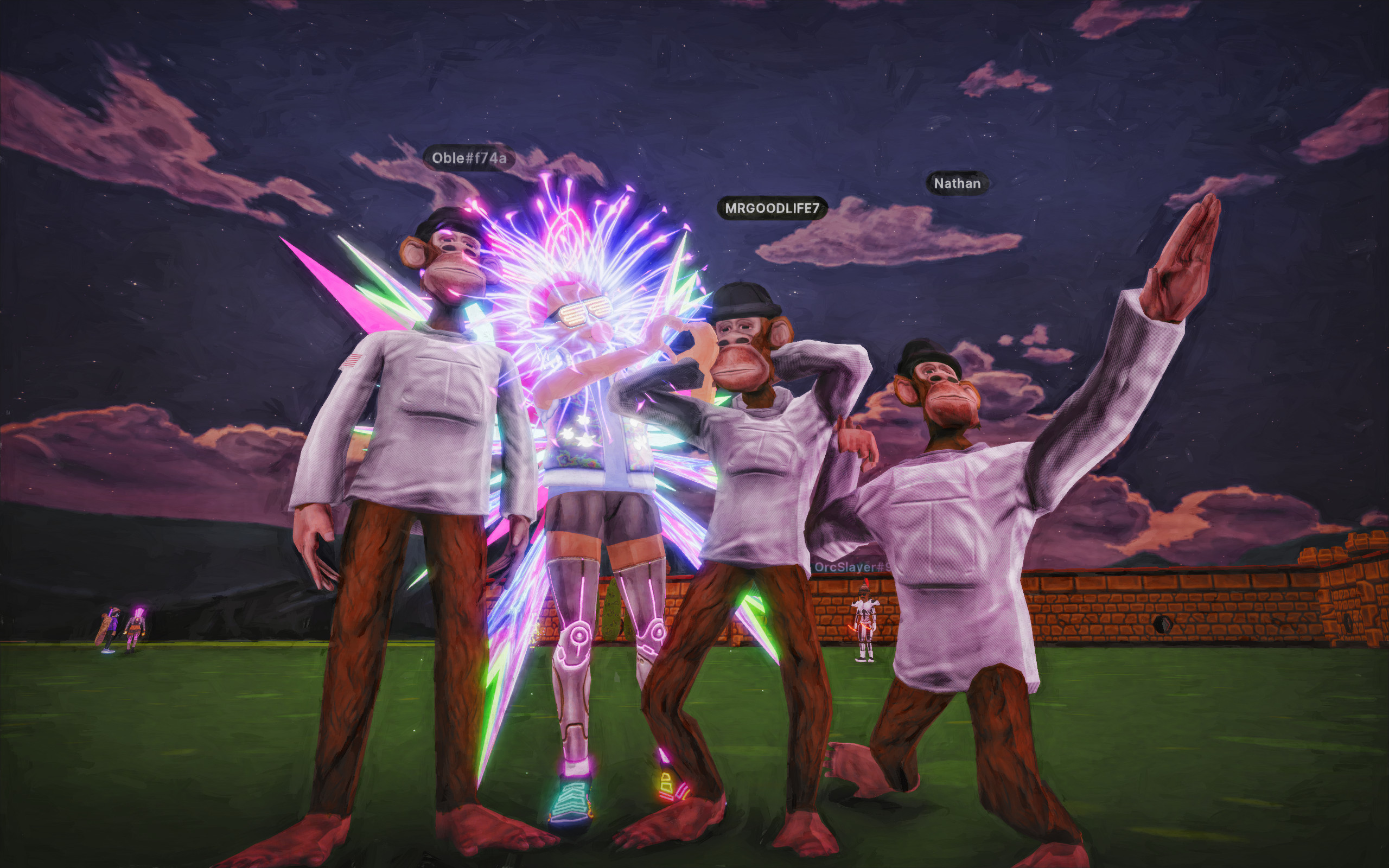Click the MRGOODLIFE7 name tag
Screen dimensions: 1389x868
772,208
